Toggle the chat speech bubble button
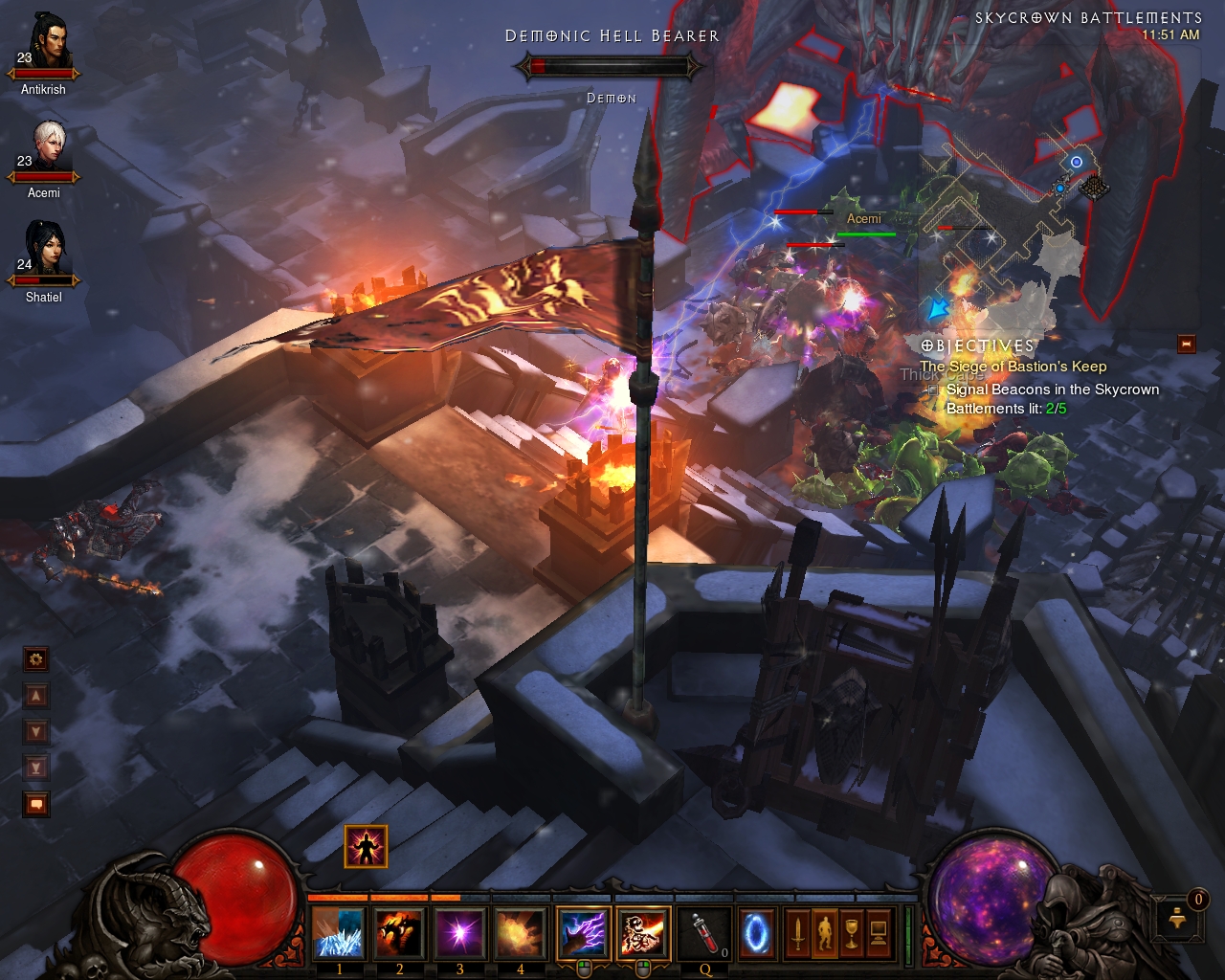 [x=36, y=805]
